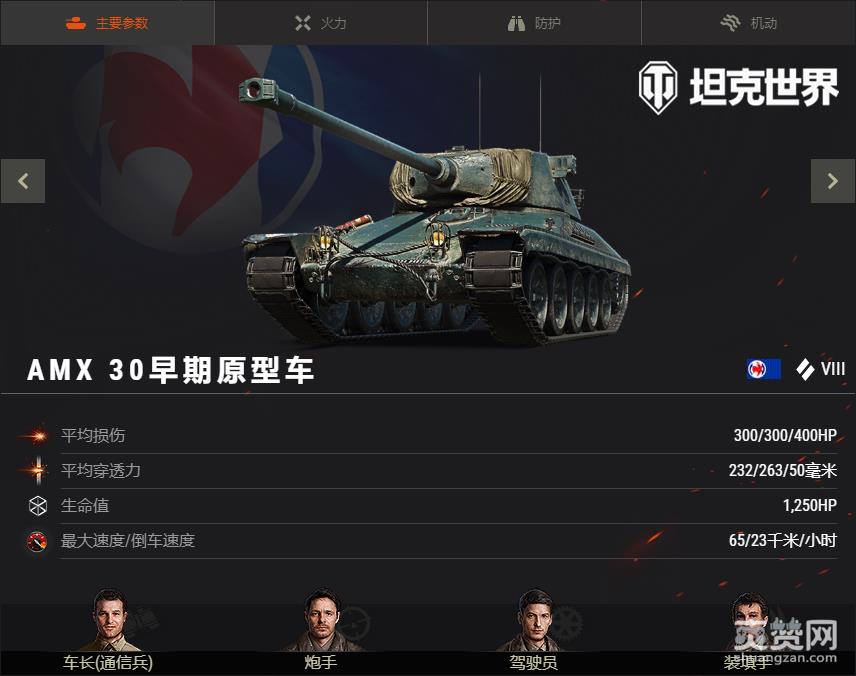Select the 车长(通信兵) commander portrait

point(108,622)
